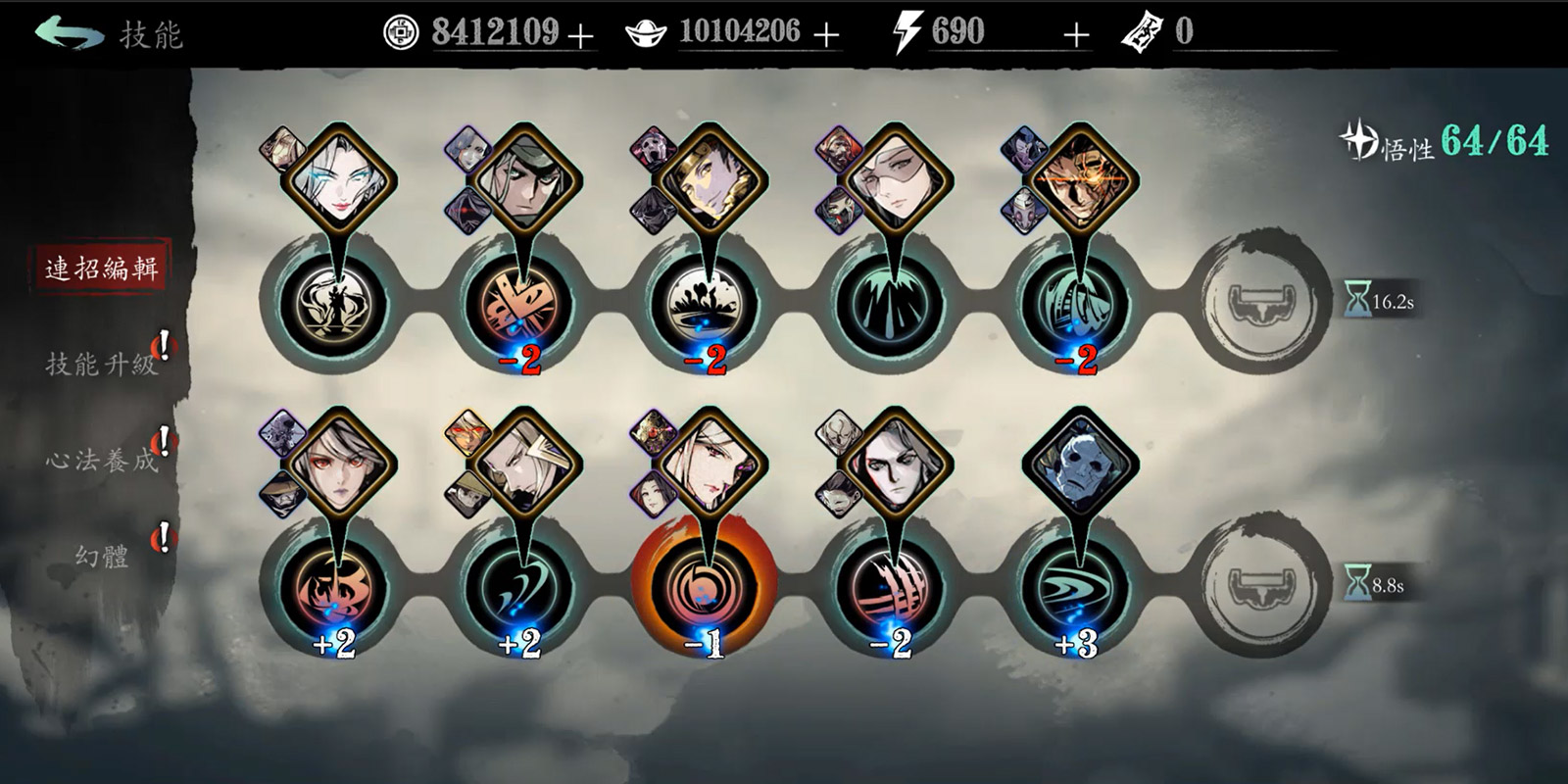
Task: Replenish lightning energy with plus button
Action: [x=1076, y=36]
